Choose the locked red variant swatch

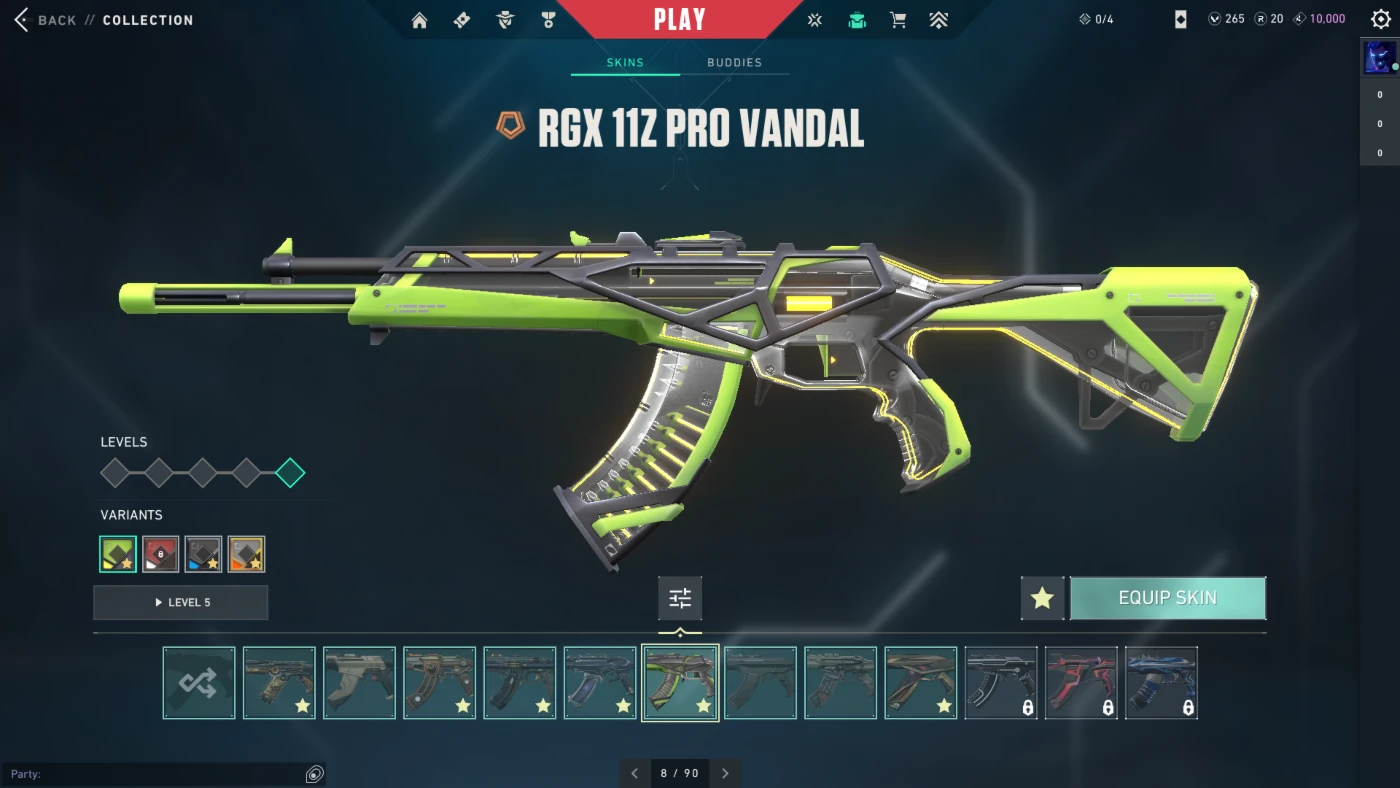coord(161,554)
